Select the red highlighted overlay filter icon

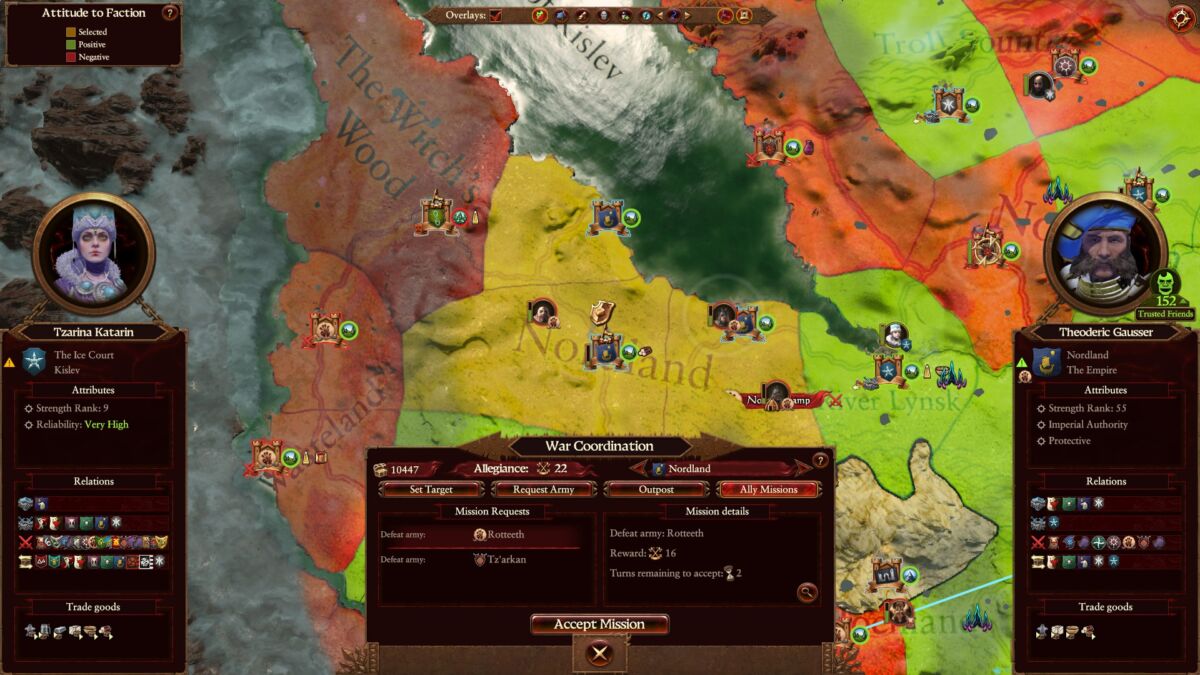[540, 15]
